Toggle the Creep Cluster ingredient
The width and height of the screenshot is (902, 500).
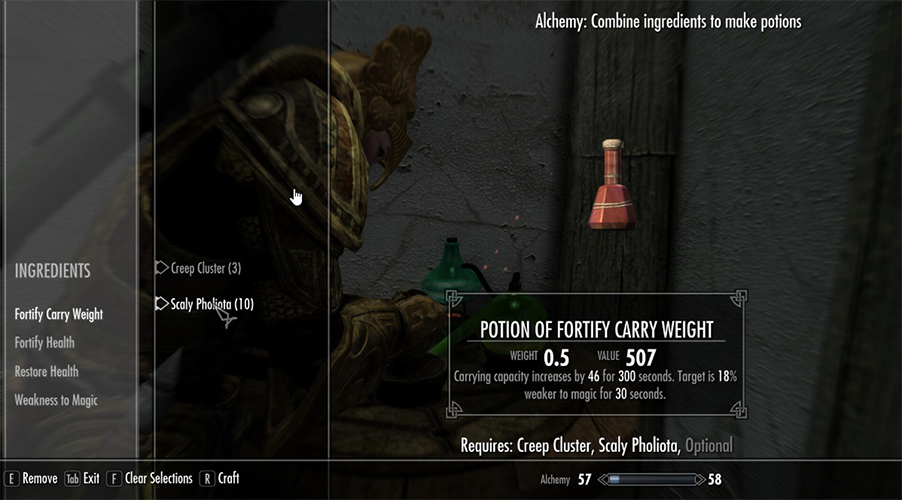pos(205,268)
